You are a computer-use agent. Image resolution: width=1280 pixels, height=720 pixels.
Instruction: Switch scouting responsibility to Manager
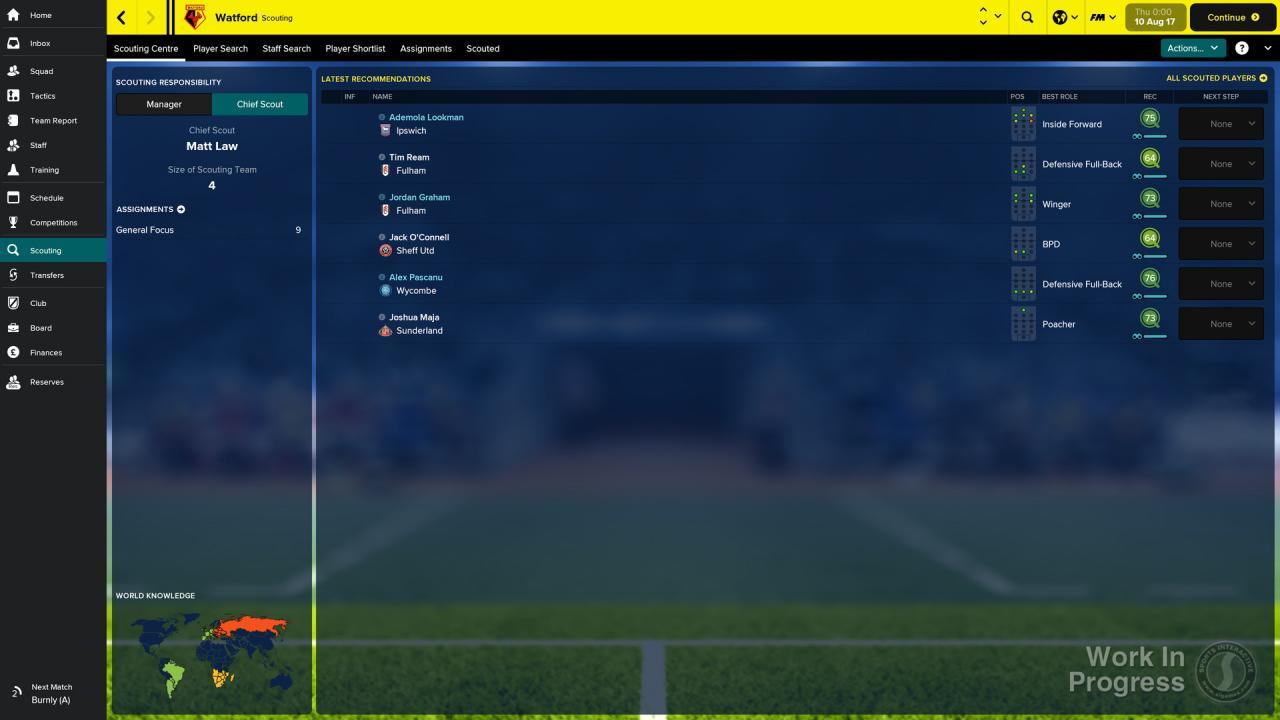[x=163, y=104]
